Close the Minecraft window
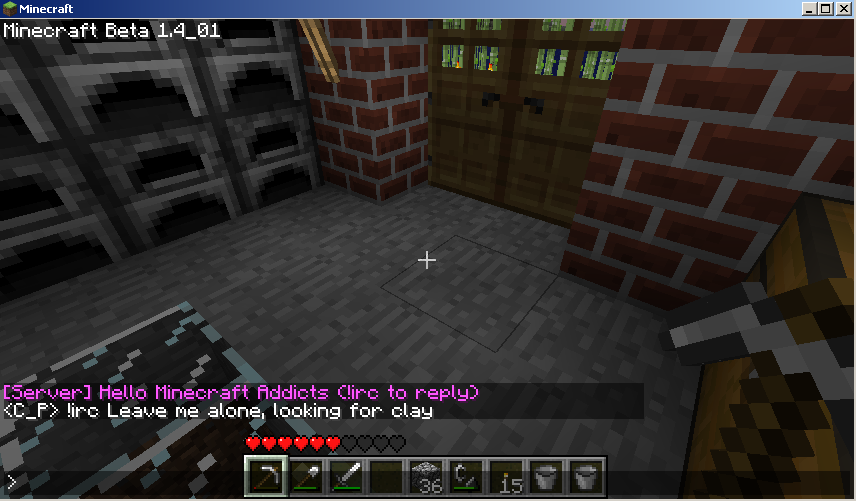856x501 pixels. tap(844, 9)
